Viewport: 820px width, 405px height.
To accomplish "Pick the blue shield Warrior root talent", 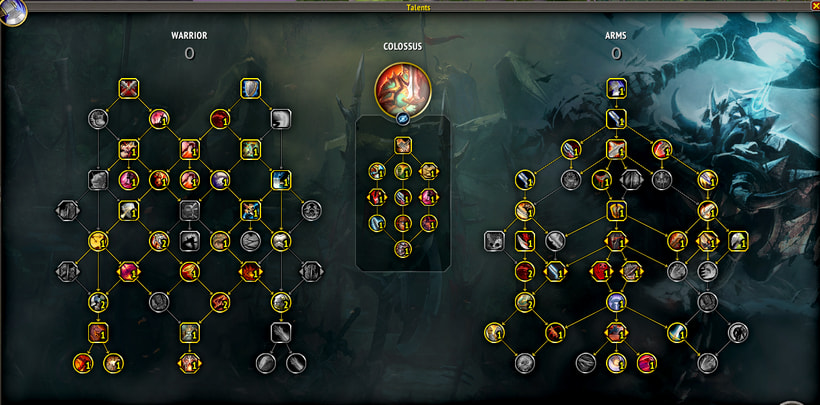I will pos(250,89).
